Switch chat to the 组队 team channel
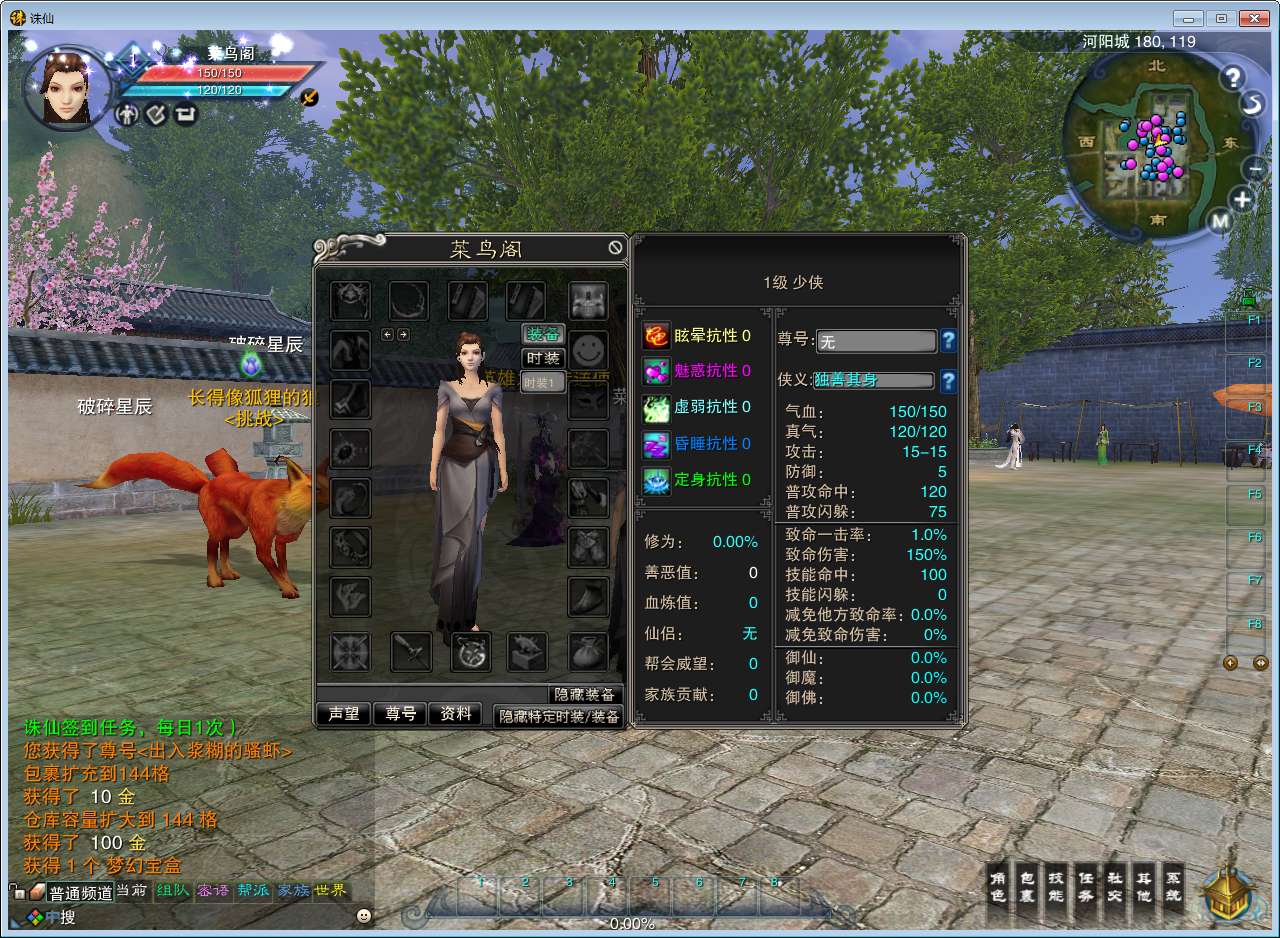Screen dimensions: 1280x938 172,890
